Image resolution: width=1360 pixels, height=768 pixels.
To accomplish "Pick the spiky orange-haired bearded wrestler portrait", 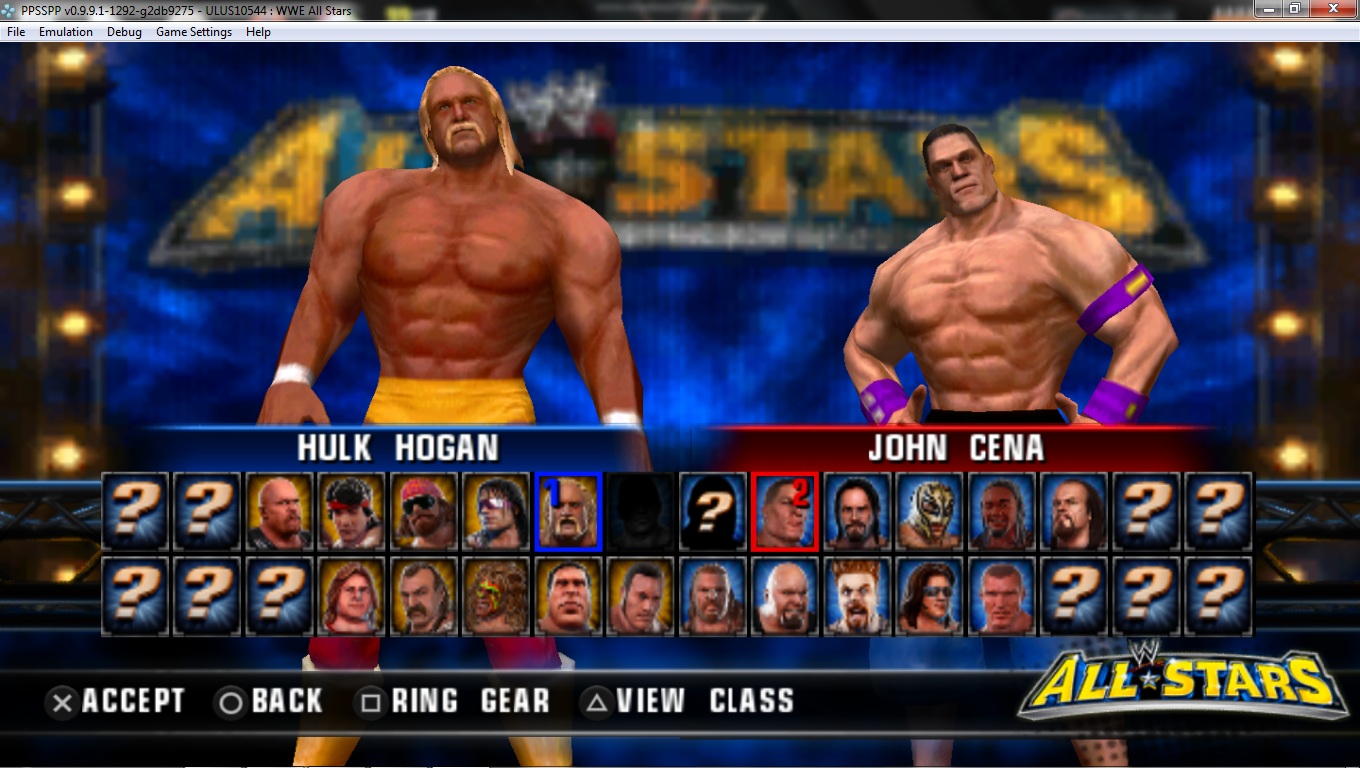I will tap(857, 597).
